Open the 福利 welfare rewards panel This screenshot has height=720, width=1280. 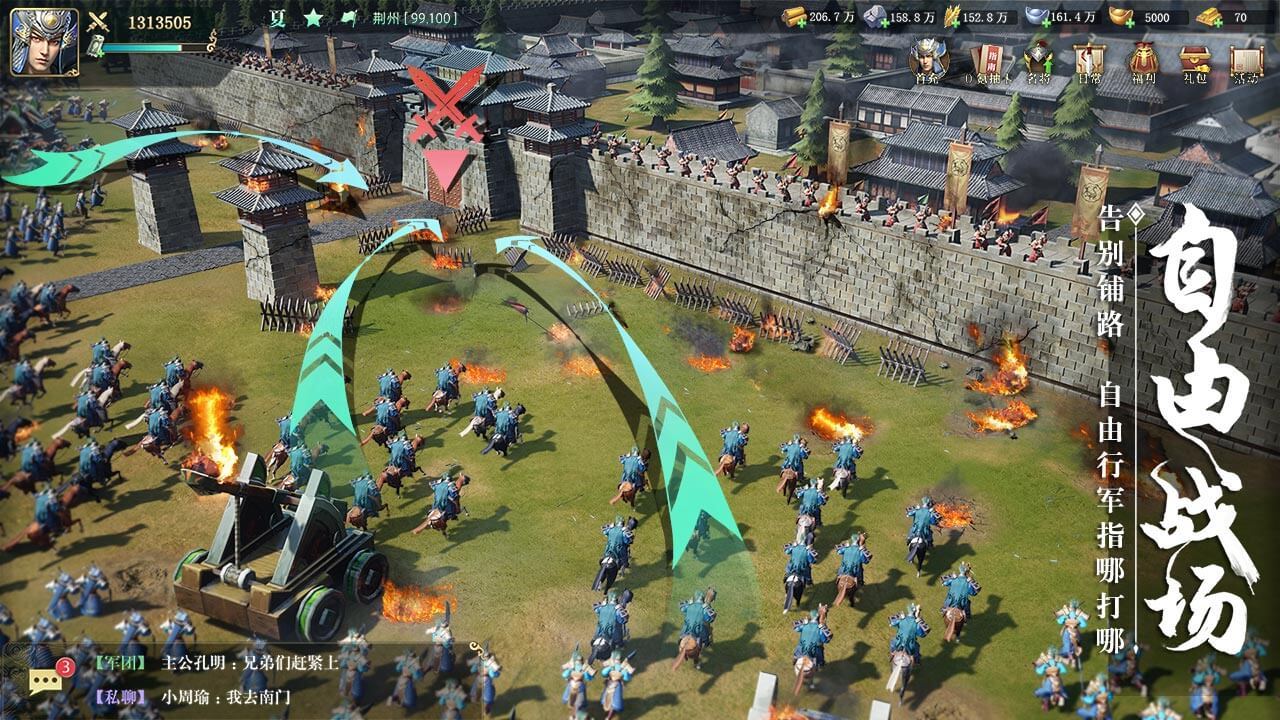click(1142, 58)
